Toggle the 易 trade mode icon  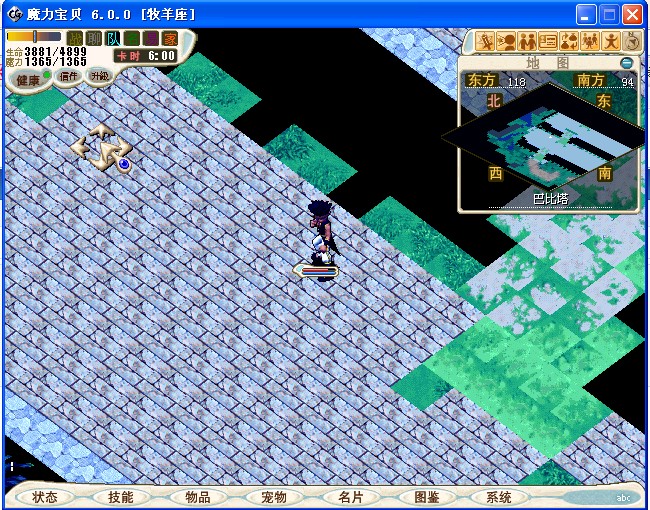150,38
